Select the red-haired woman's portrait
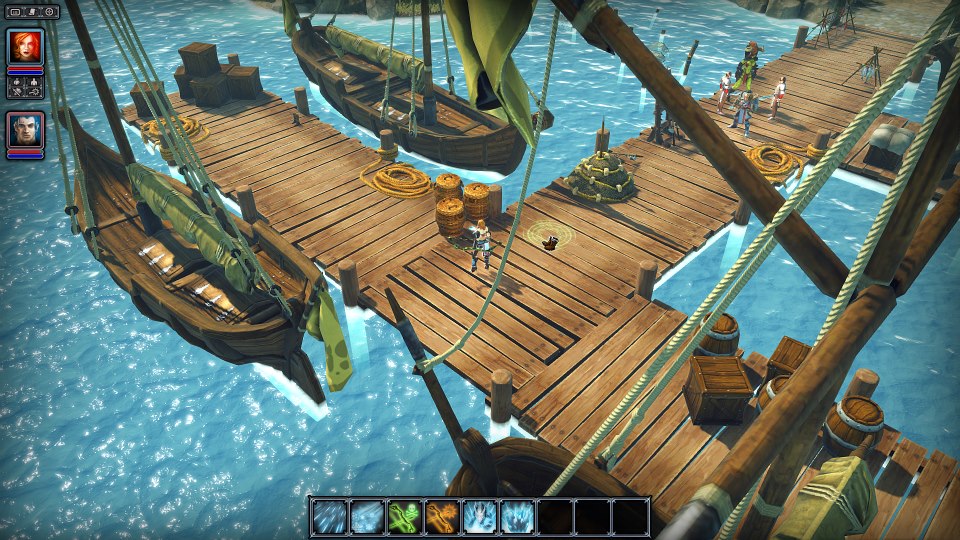Screen dimensions: 960x540 pos(25,47)
